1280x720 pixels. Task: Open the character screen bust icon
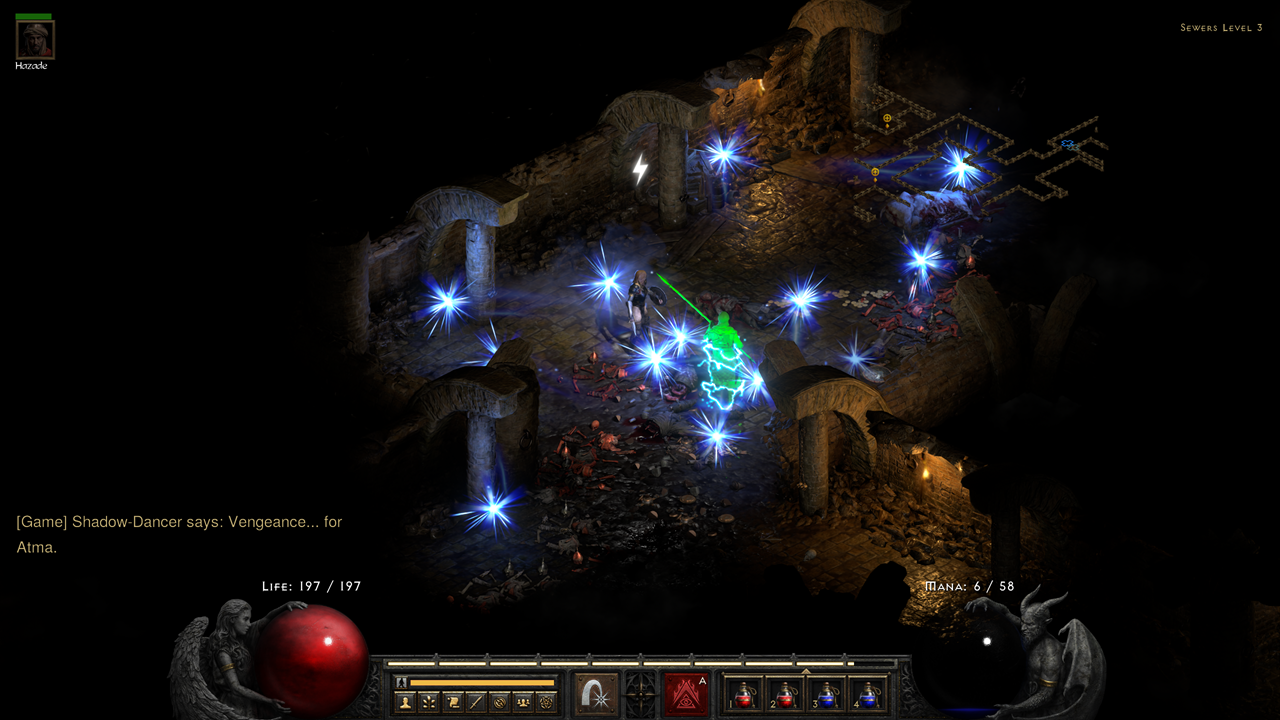coord(406,702)
